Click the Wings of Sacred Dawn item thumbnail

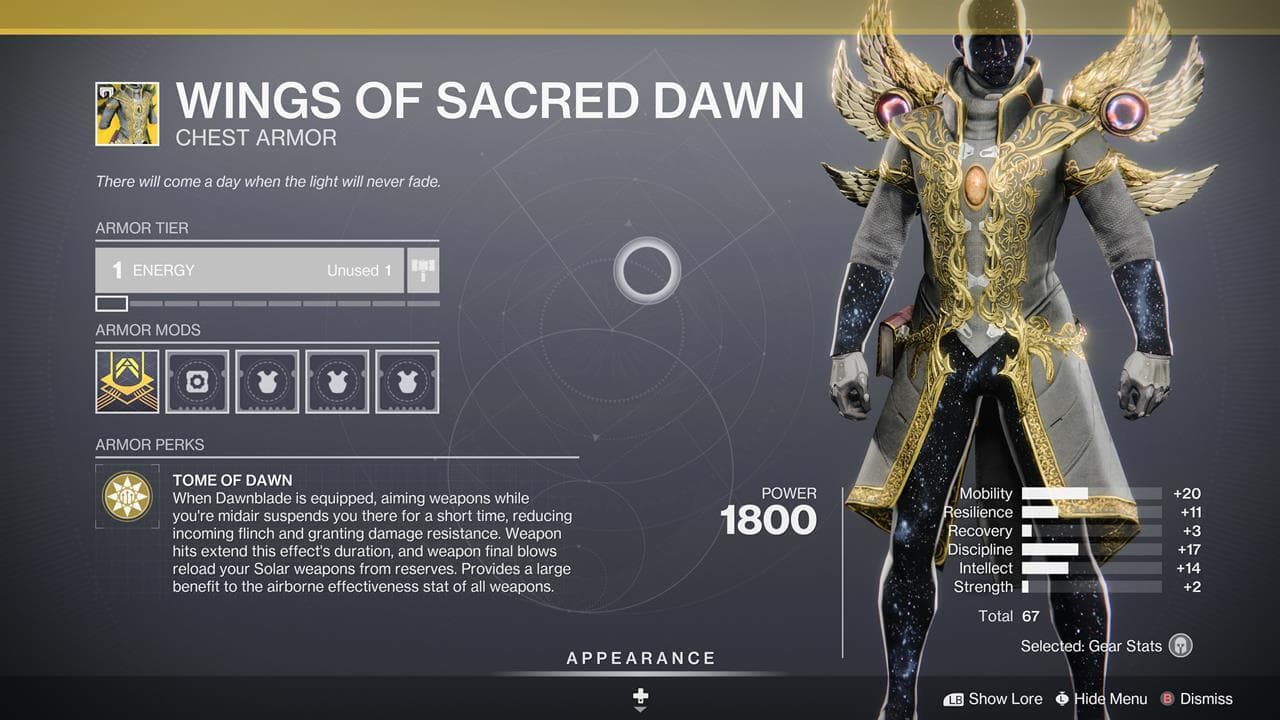127,113
